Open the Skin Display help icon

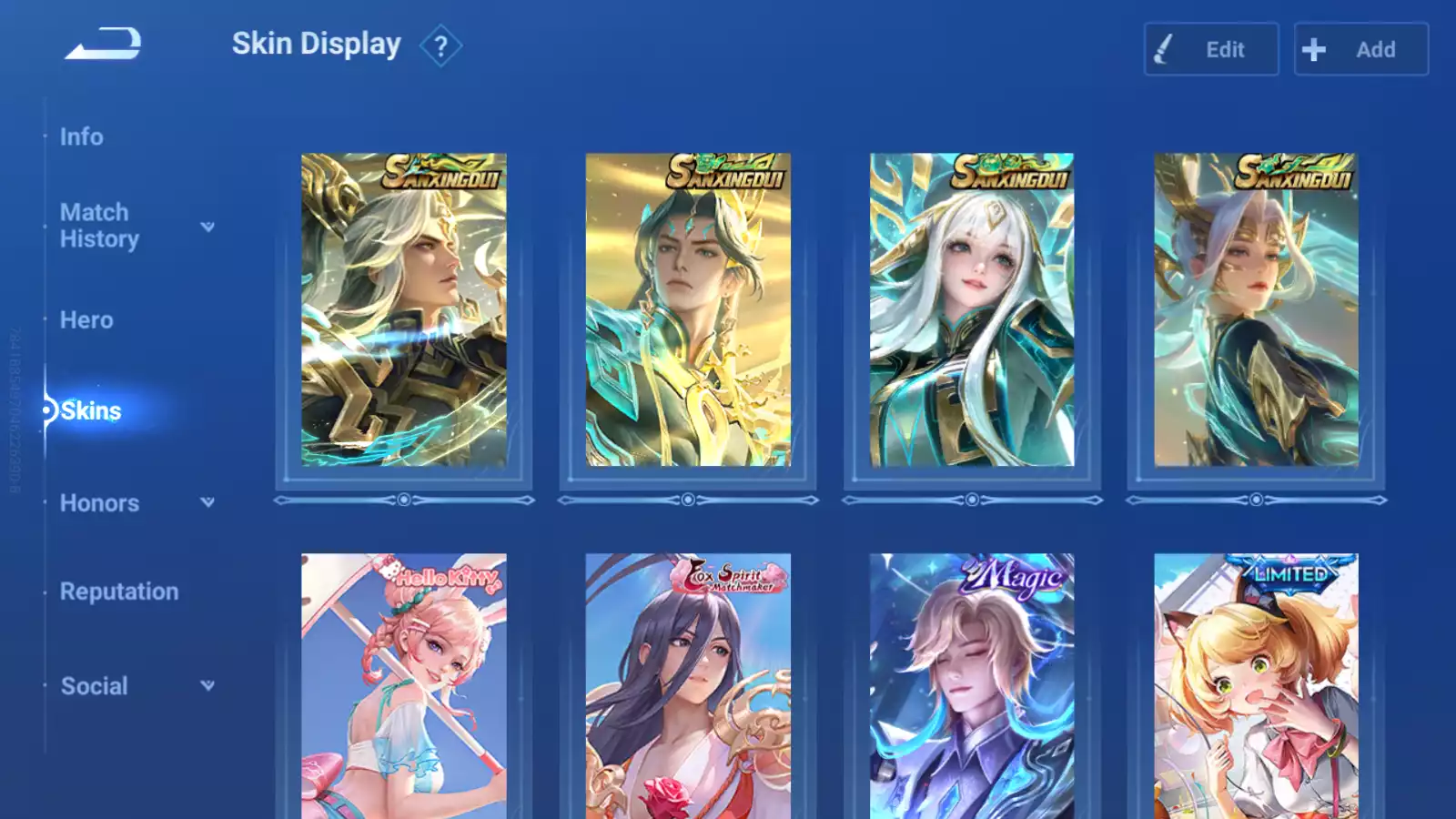(440, 46)
